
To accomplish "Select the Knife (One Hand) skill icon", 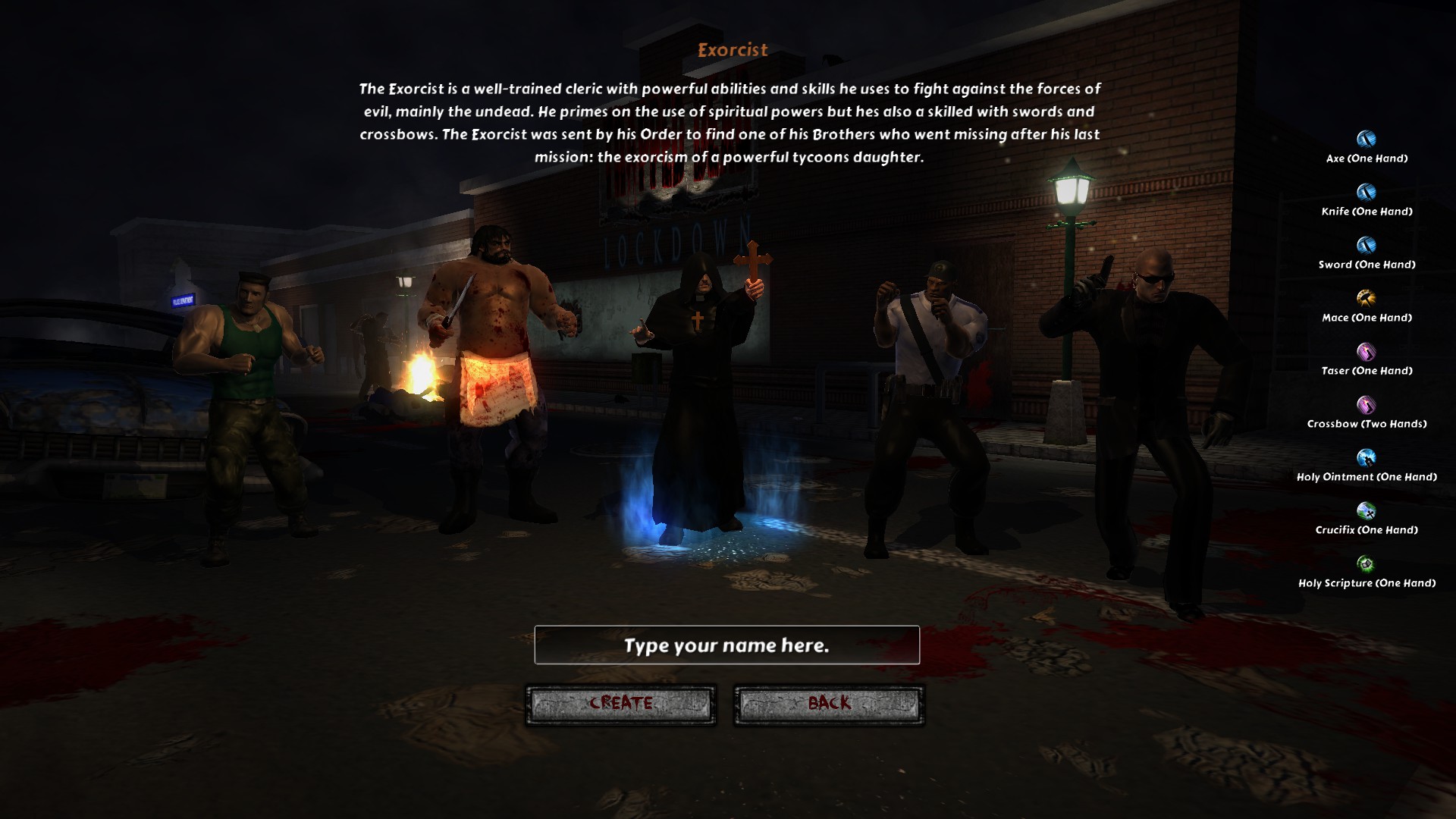I will coord(1366,192).
